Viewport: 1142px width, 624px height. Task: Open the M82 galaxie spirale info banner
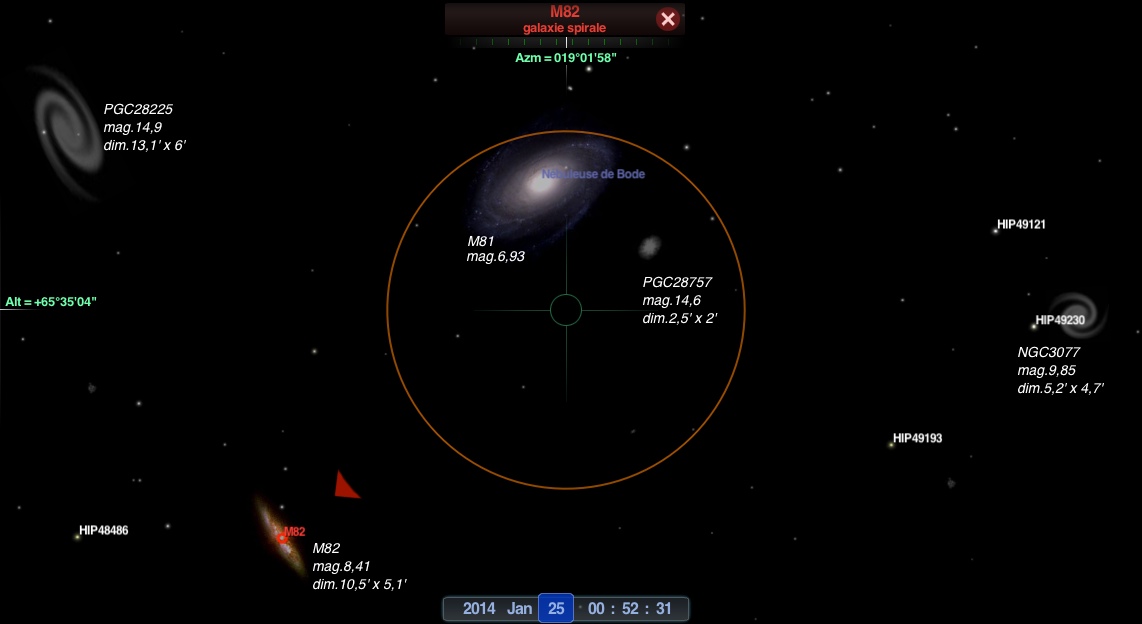564,19
